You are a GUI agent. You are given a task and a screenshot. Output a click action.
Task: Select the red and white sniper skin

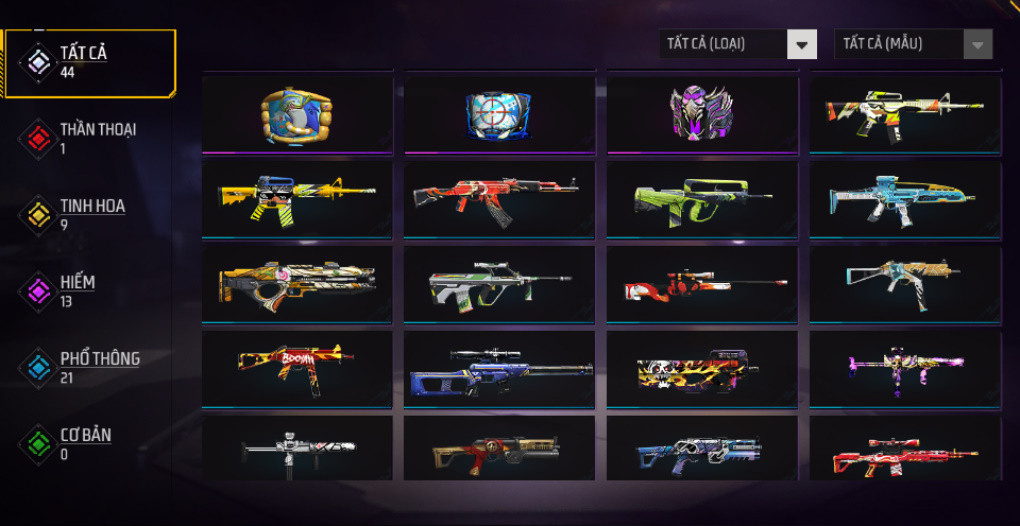(702, 284)
